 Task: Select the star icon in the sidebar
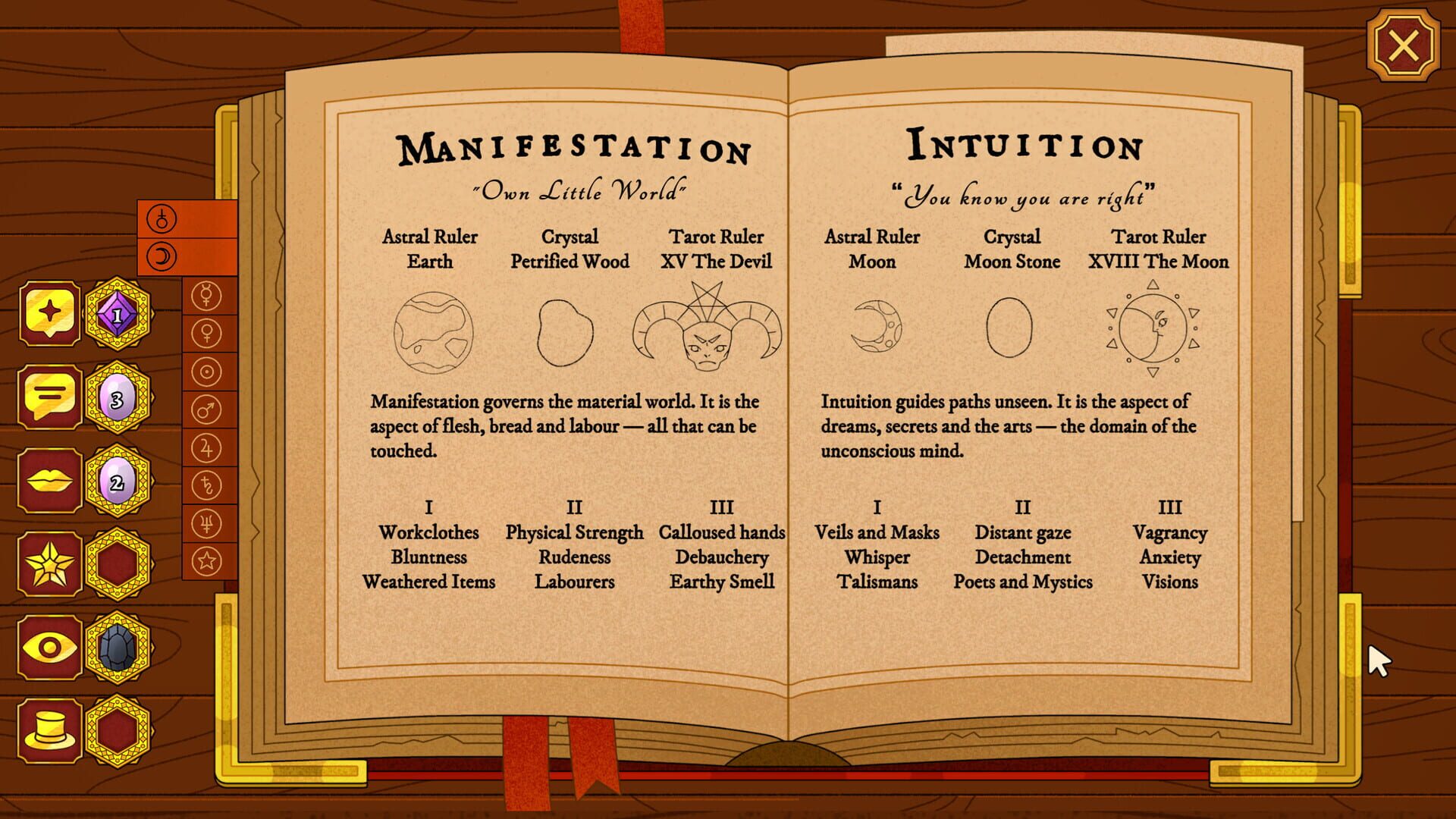49,565
